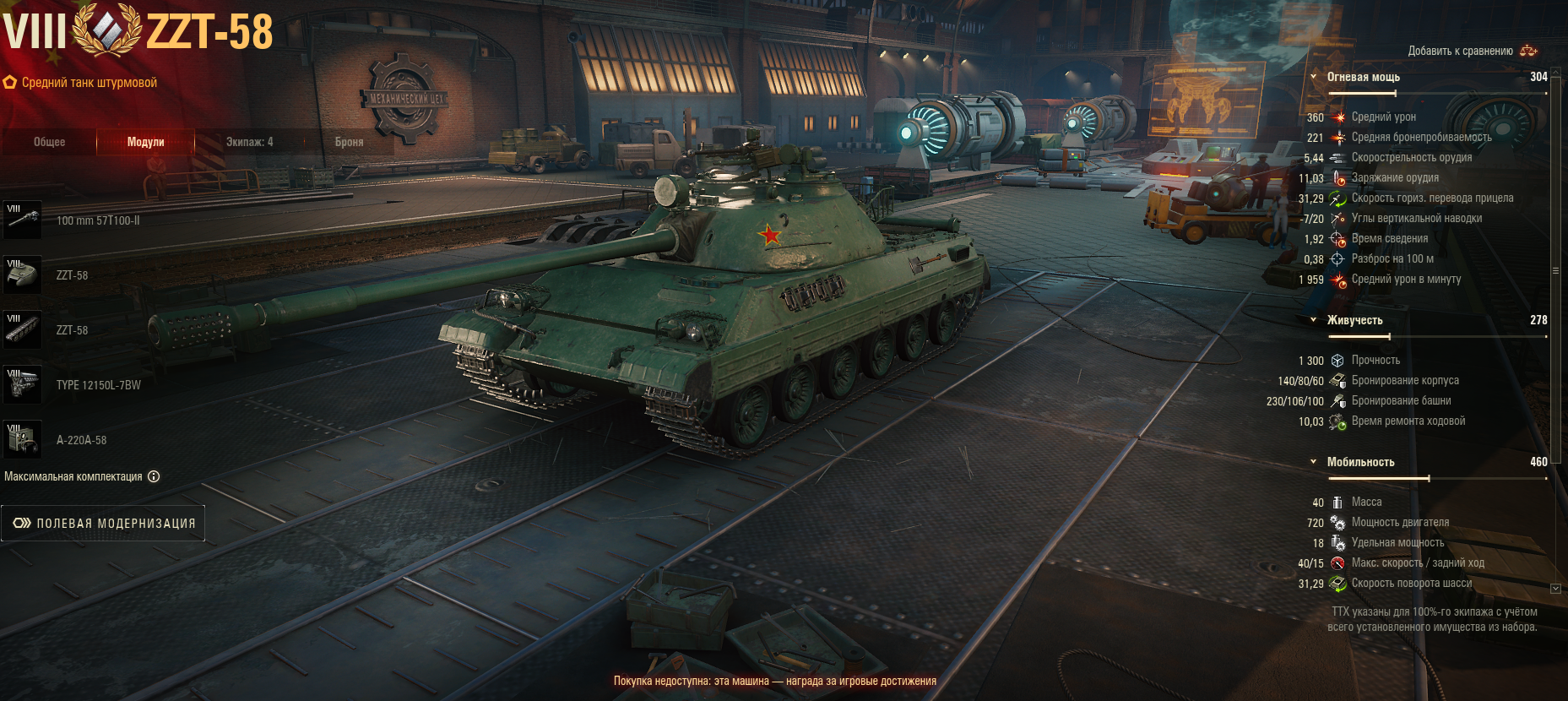This screenshot has height=701, width=1568.
Task: Click the stats panel scroll-down arrow
Action: 1555,588
